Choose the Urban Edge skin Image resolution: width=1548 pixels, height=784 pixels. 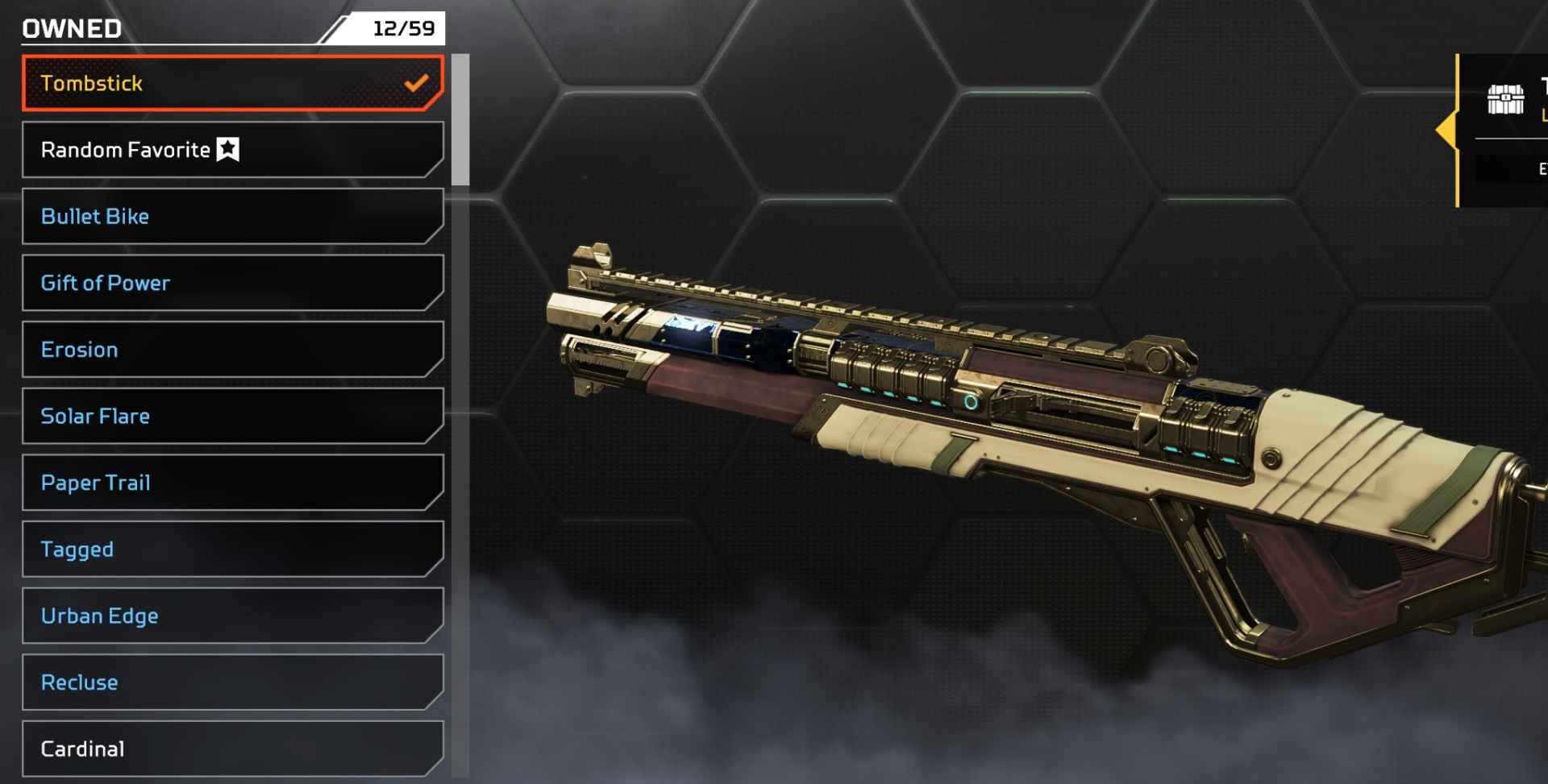pos(231,616)
